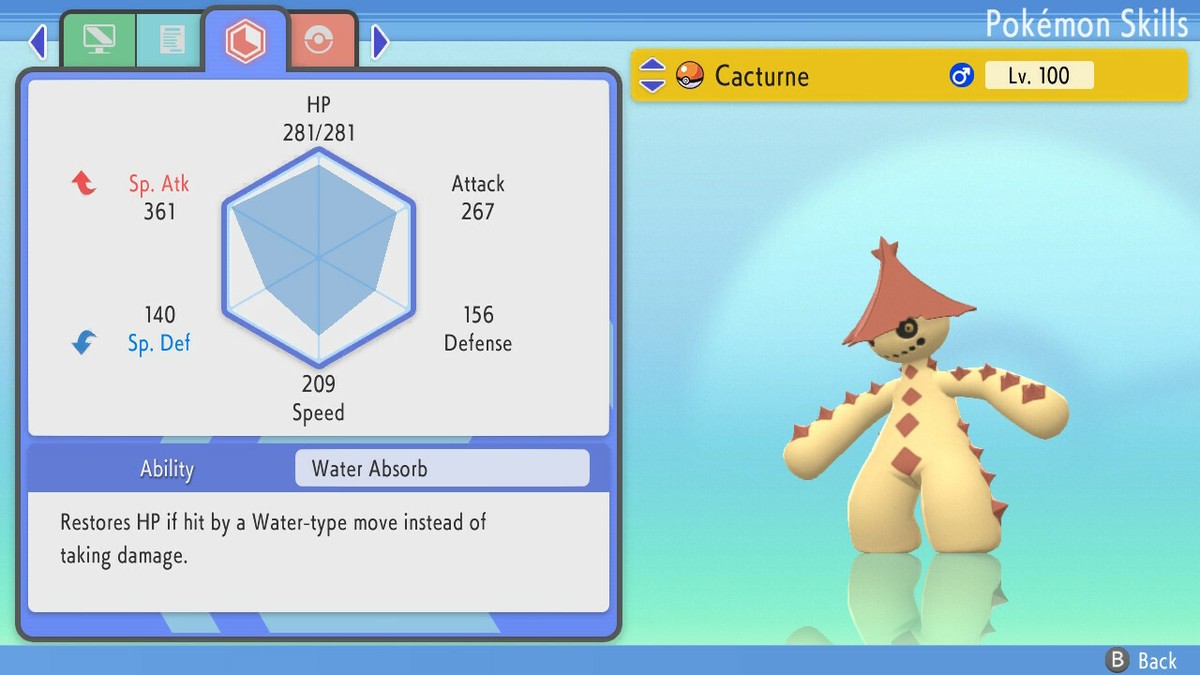Click the Back button
This screenshot has height=675, width=1200.
[1141, 660]
